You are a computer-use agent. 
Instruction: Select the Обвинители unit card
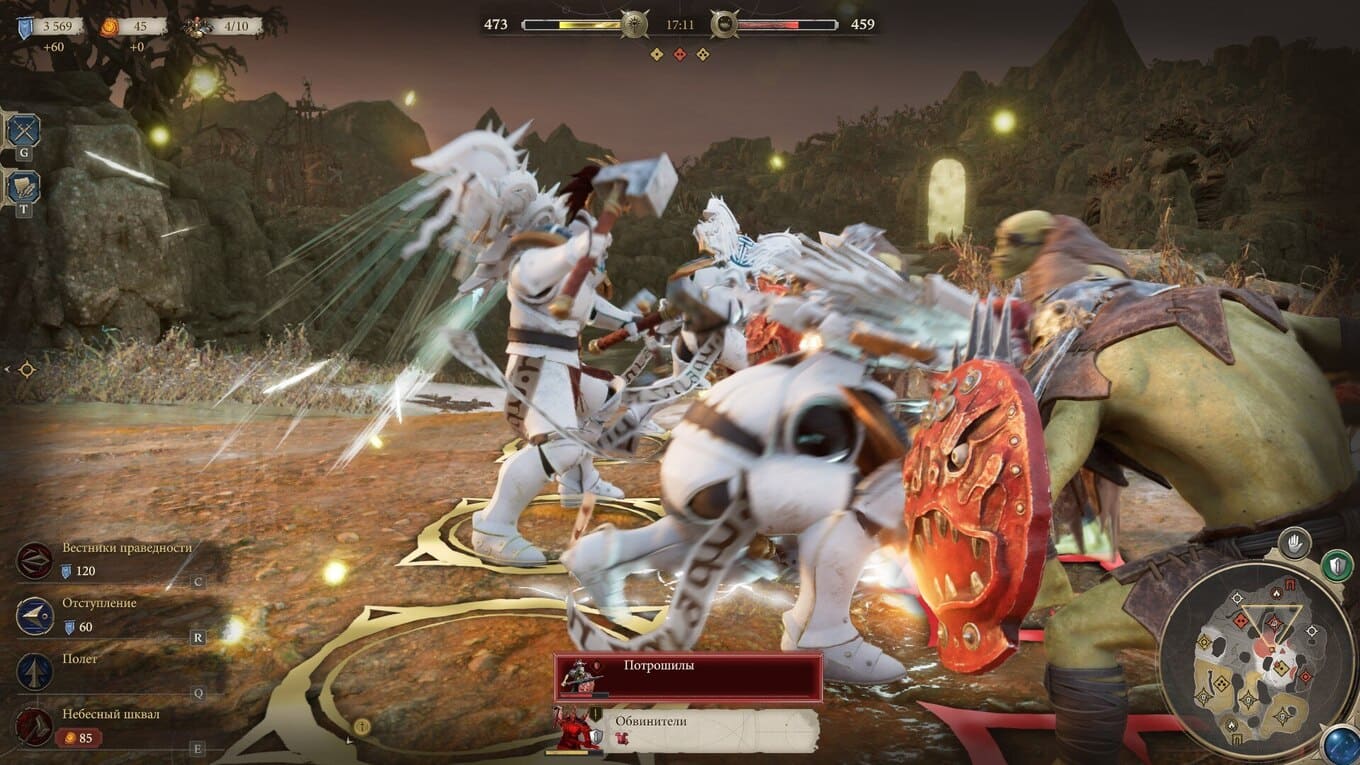pos(688,729)
